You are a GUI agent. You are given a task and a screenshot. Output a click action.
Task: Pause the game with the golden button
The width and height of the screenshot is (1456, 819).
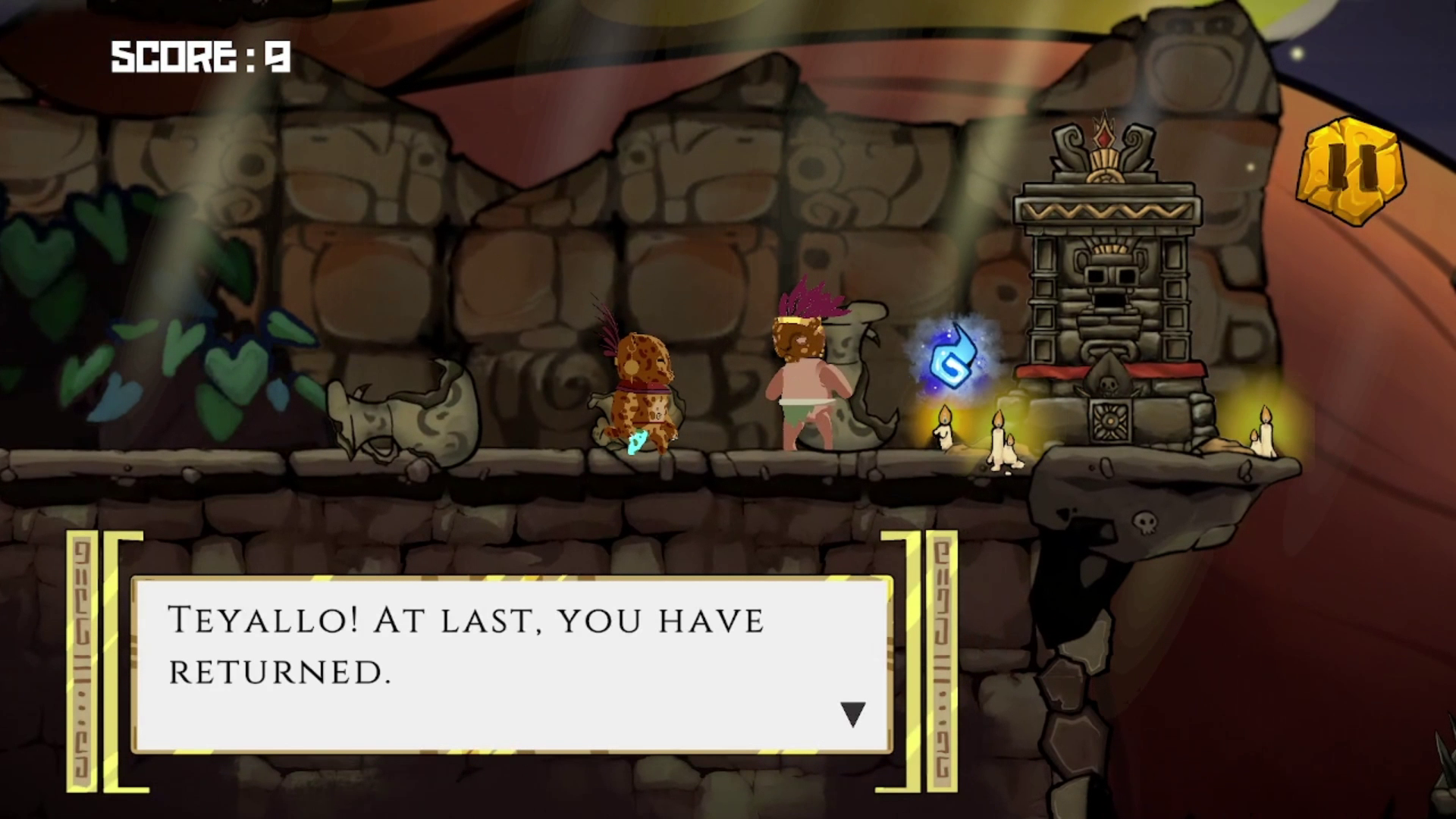click(1351, 171)
